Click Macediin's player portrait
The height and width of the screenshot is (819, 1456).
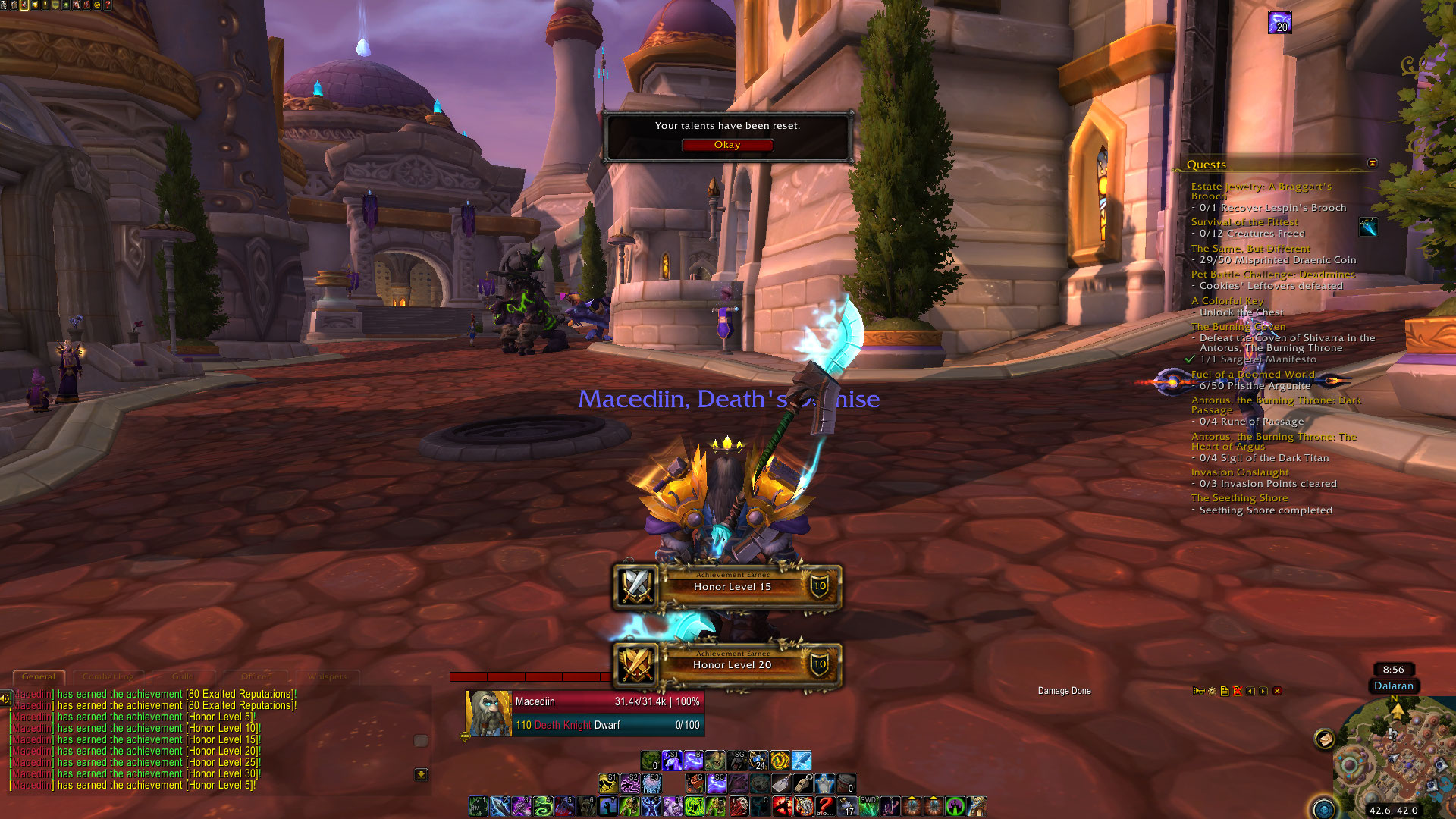point(489,713)
